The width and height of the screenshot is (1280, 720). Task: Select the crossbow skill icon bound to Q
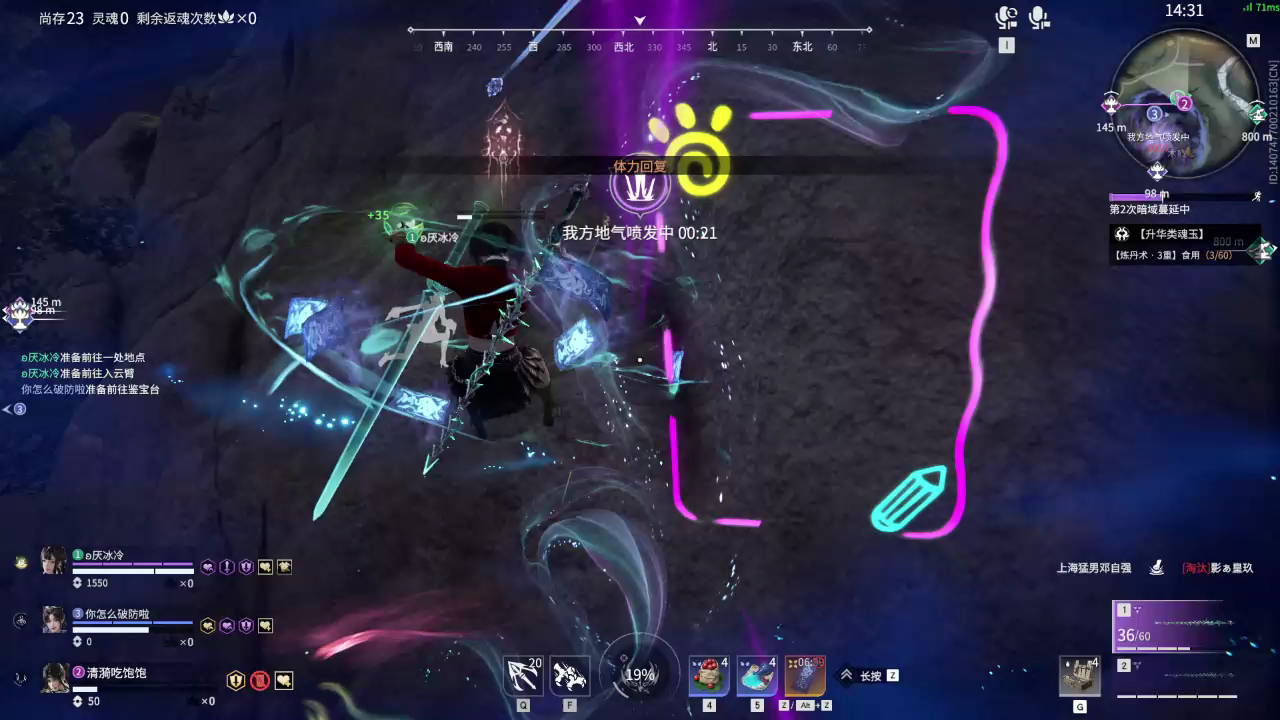522,675
